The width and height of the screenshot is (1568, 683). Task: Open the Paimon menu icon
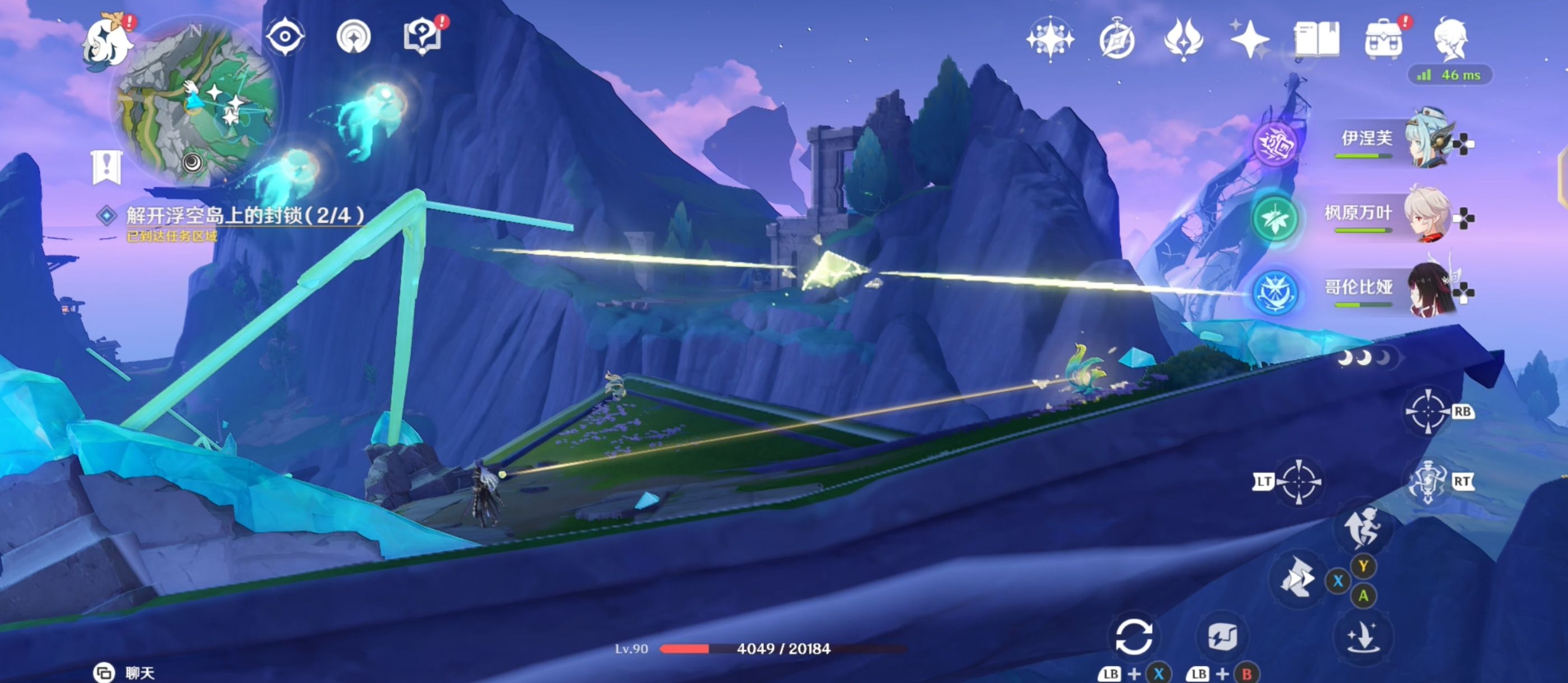click(108, 41)
